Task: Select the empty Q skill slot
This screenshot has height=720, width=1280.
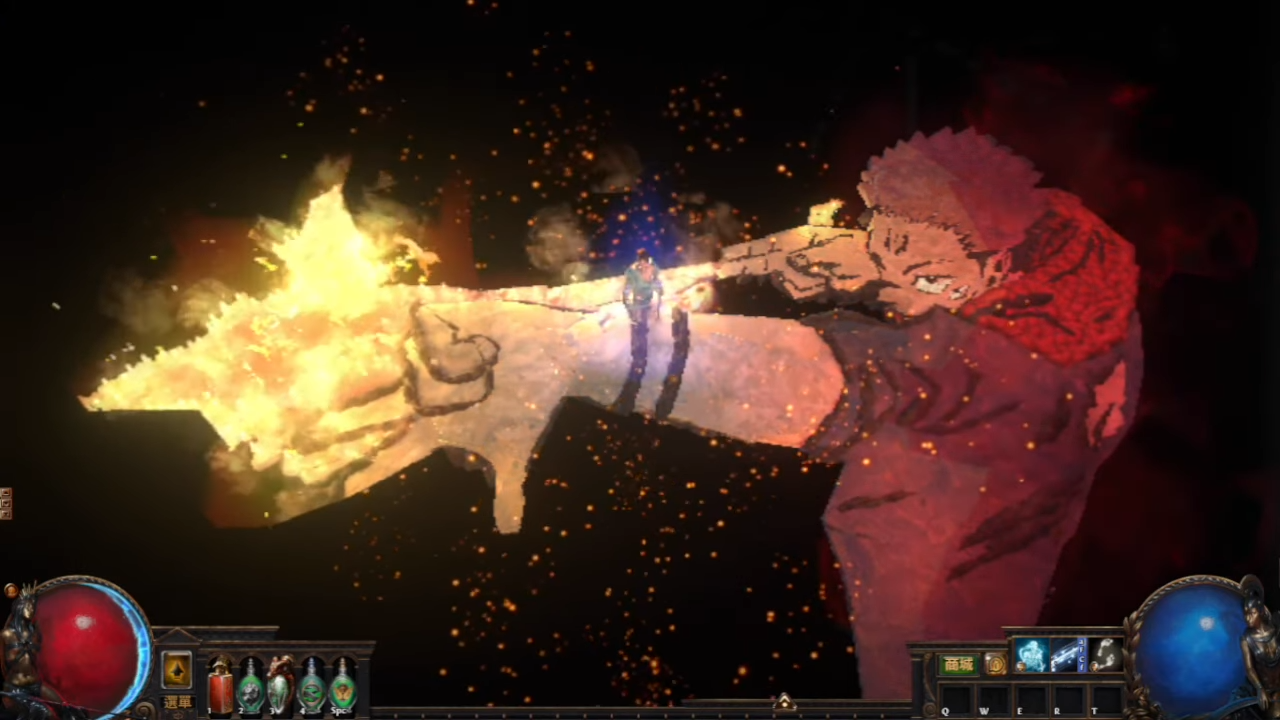Action: (x=957, y=698)
